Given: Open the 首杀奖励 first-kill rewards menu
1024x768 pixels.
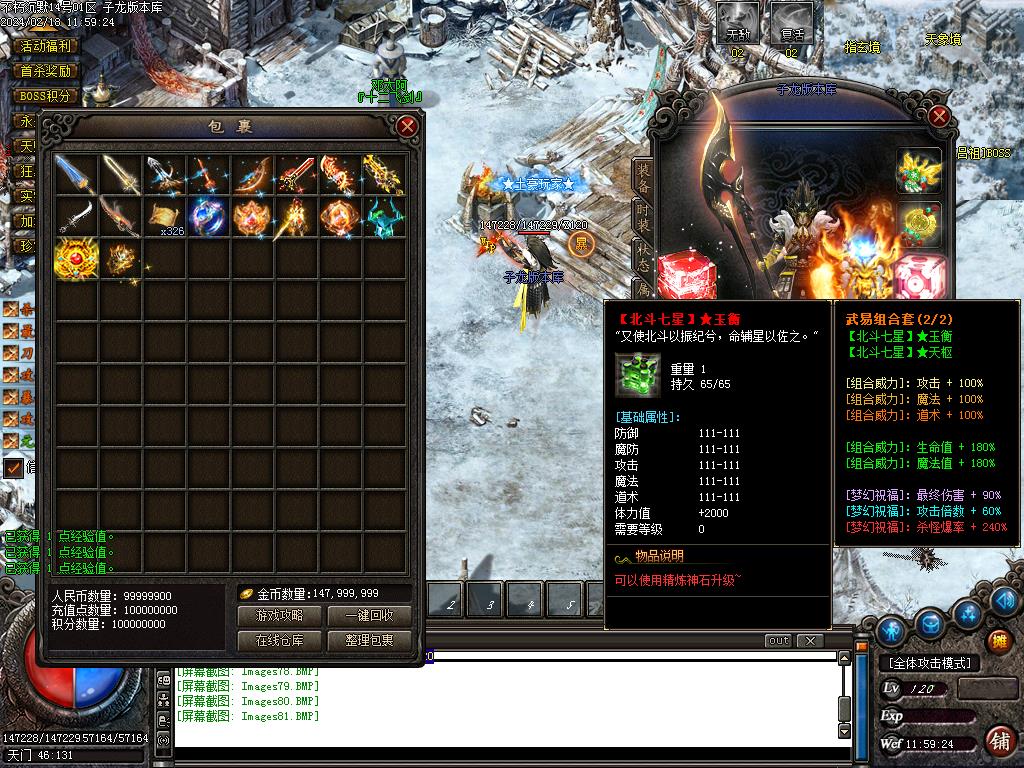Looking at the screenshot, I should 46,71.
